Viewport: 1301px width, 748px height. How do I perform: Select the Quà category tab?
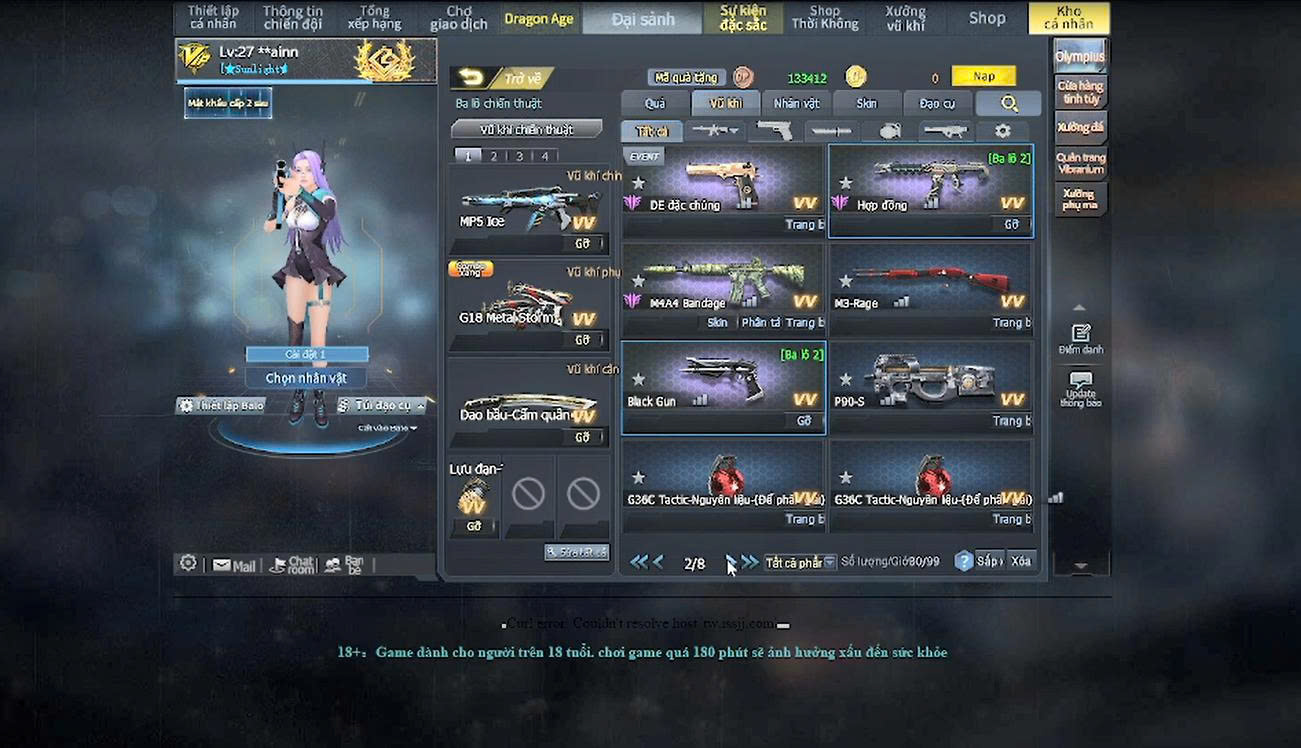(654, 103)
